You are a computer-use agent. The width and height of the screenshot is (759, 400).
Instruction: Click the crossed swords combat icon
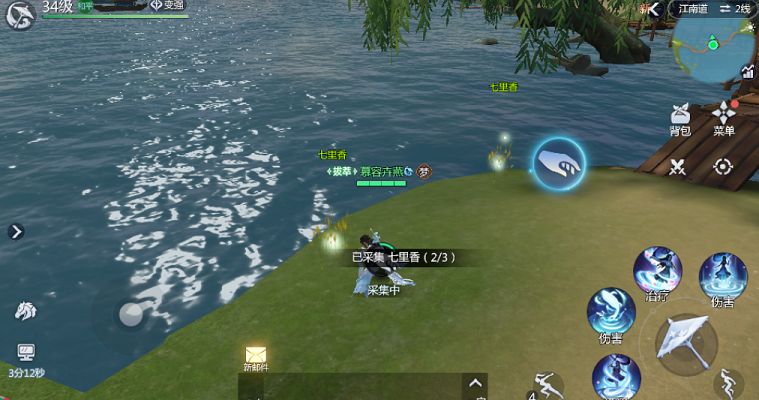(678, 167)
